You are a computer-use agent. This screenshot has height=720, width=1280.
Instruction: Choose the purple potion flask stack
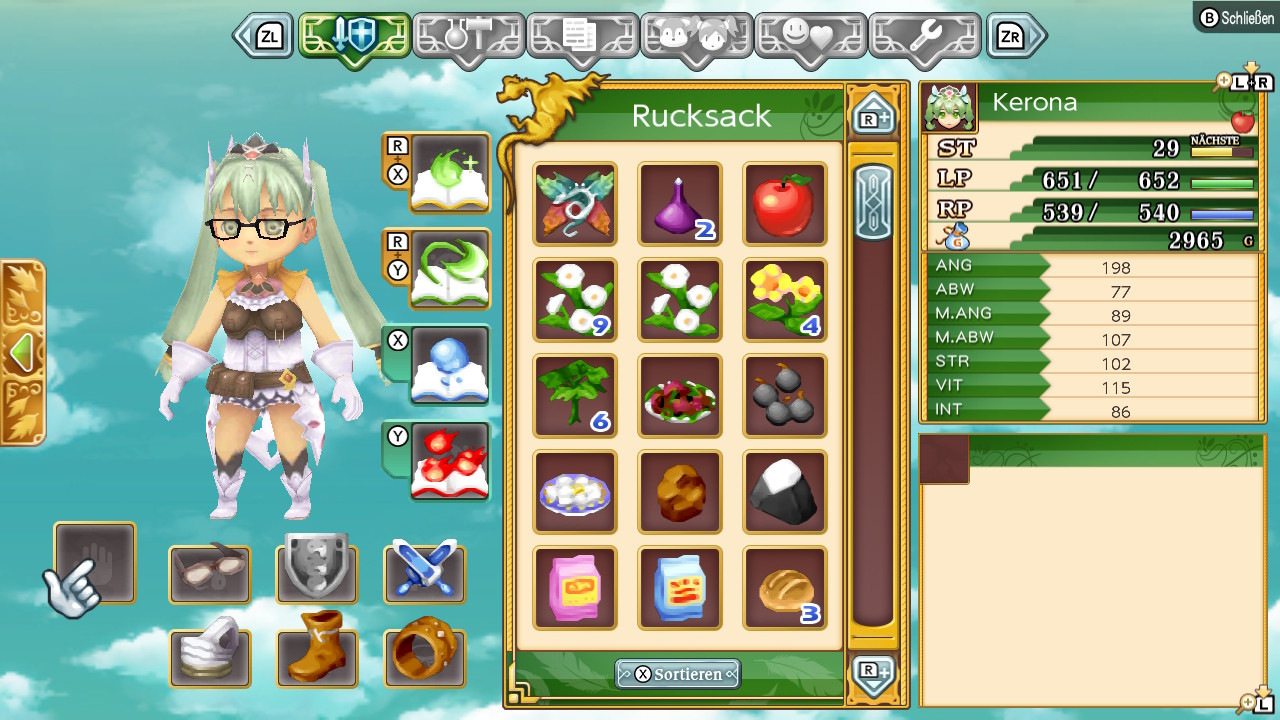680,203
